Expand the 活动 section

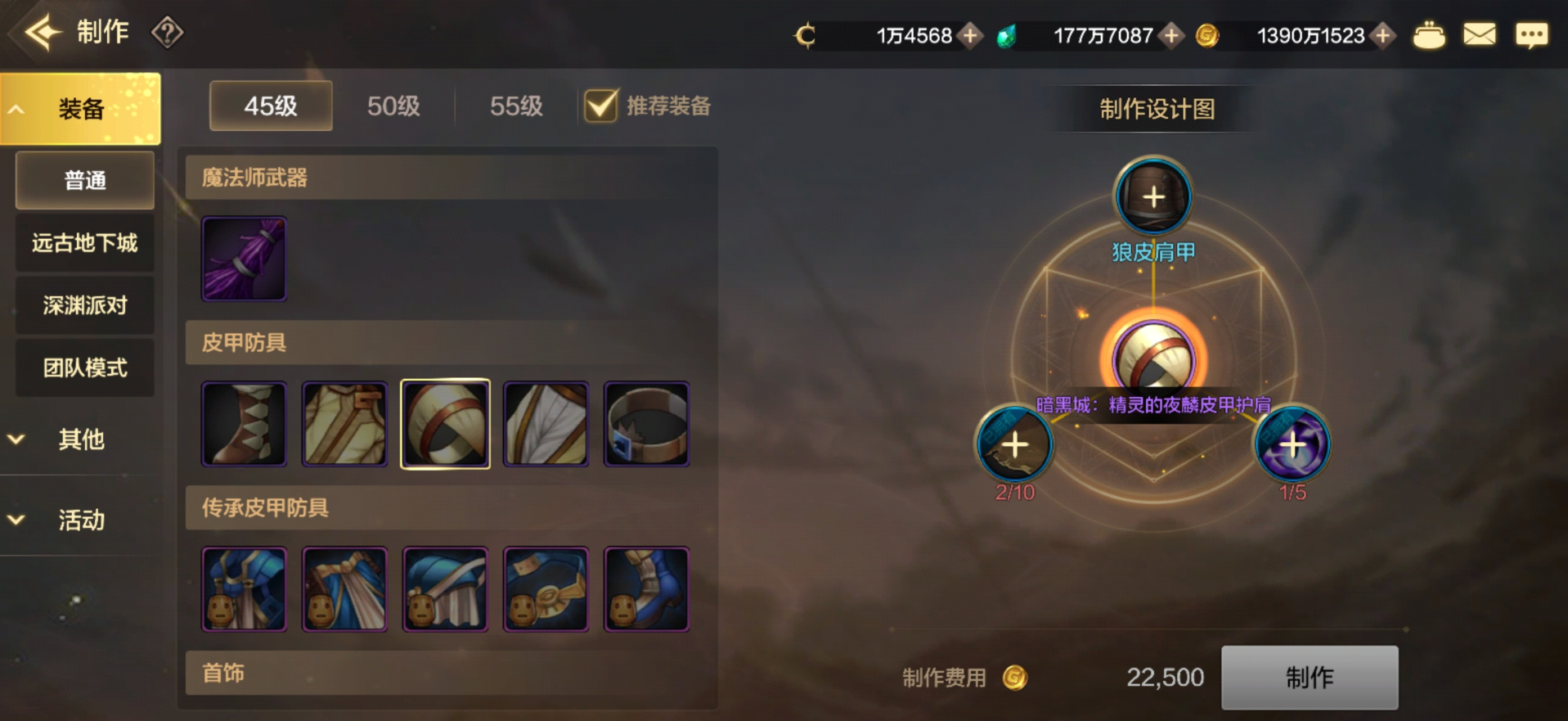pos(80,520)
